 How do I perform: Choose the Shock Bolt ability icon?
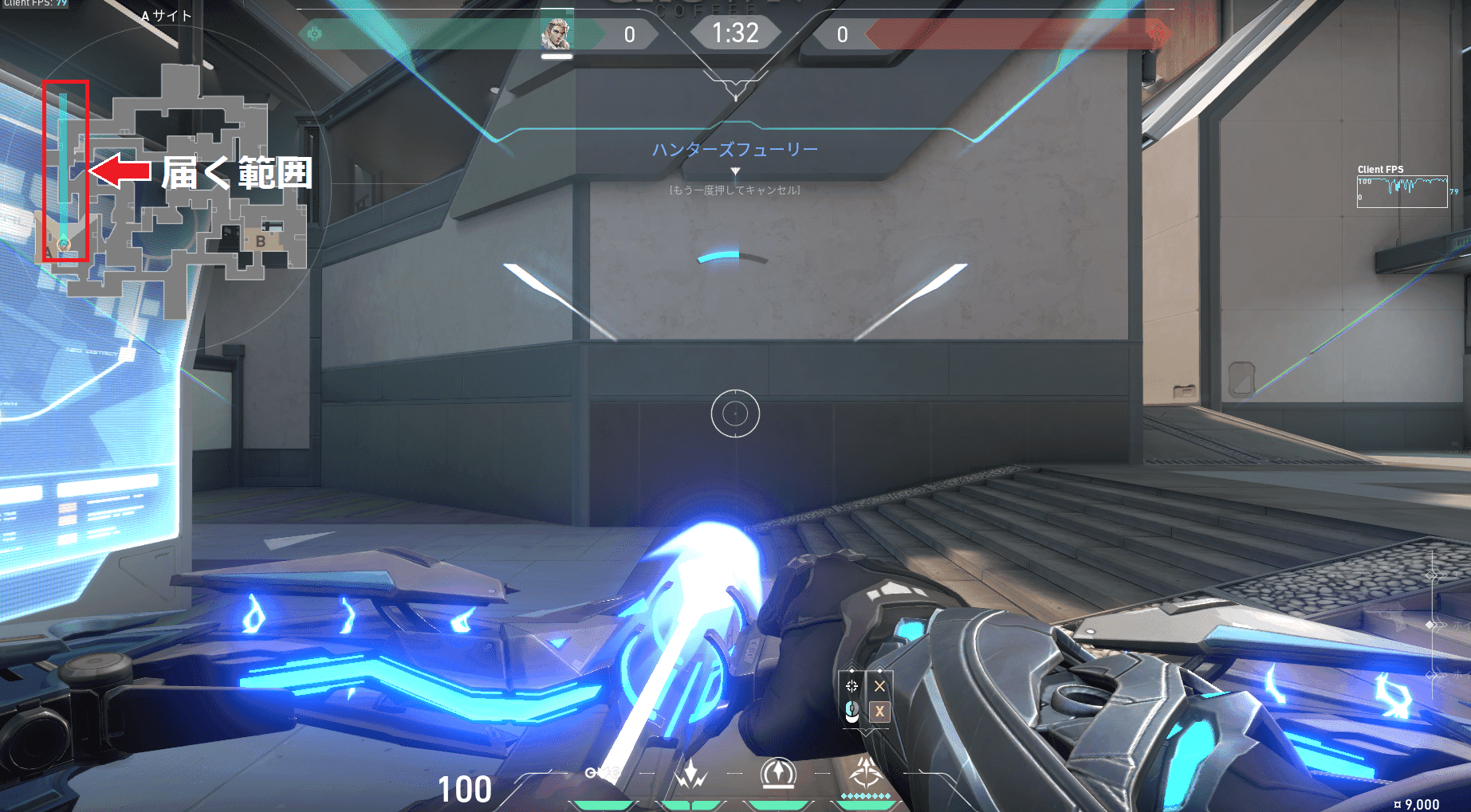[x=690, y=773]
